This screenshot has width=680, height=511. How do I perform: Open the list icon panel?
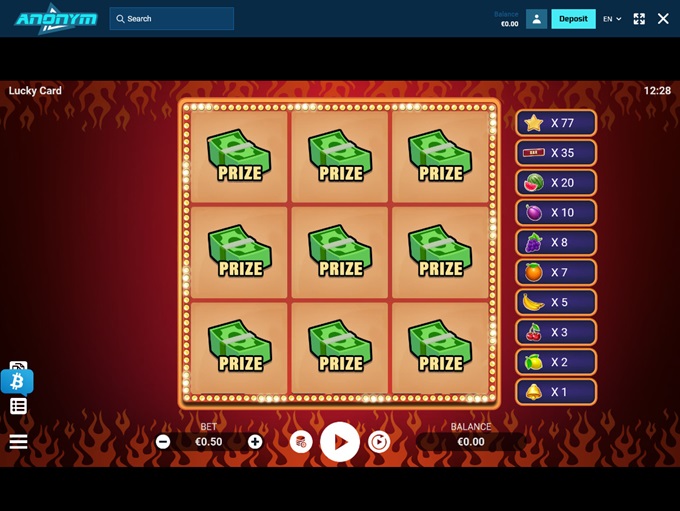[18, 406]
